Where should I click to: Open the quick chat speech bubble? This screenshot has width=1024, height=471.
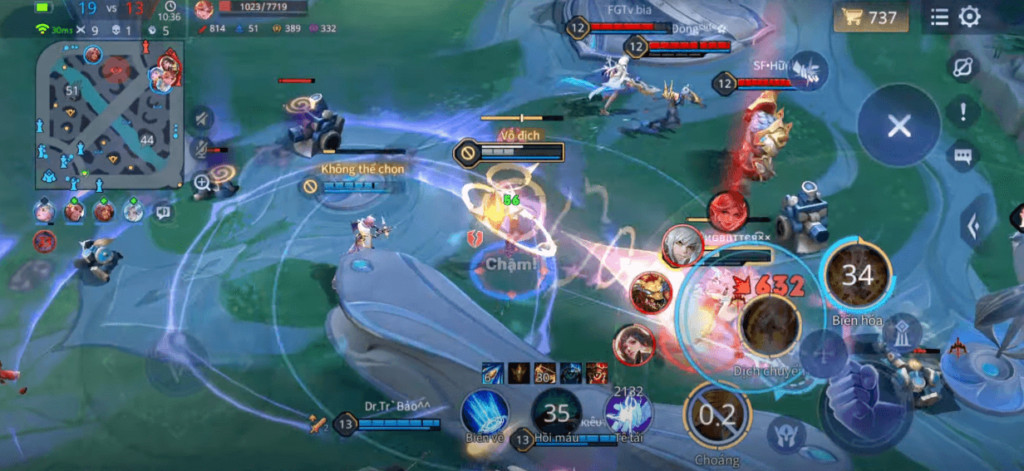963,155
